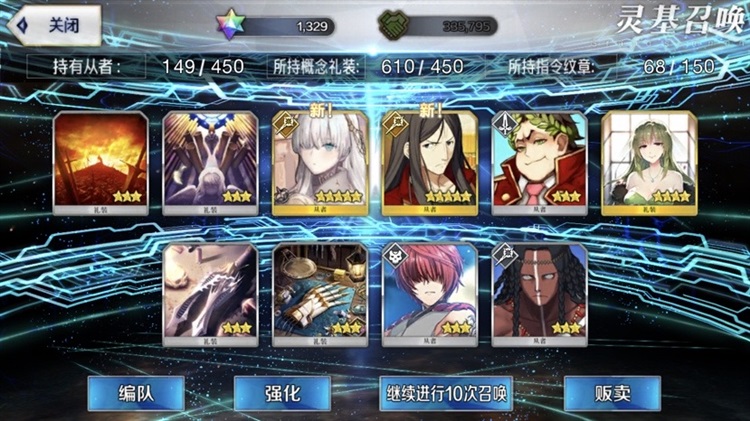750x421 pixels.
Task: Choose the 强化 enhance button
Action: point(282,392)
